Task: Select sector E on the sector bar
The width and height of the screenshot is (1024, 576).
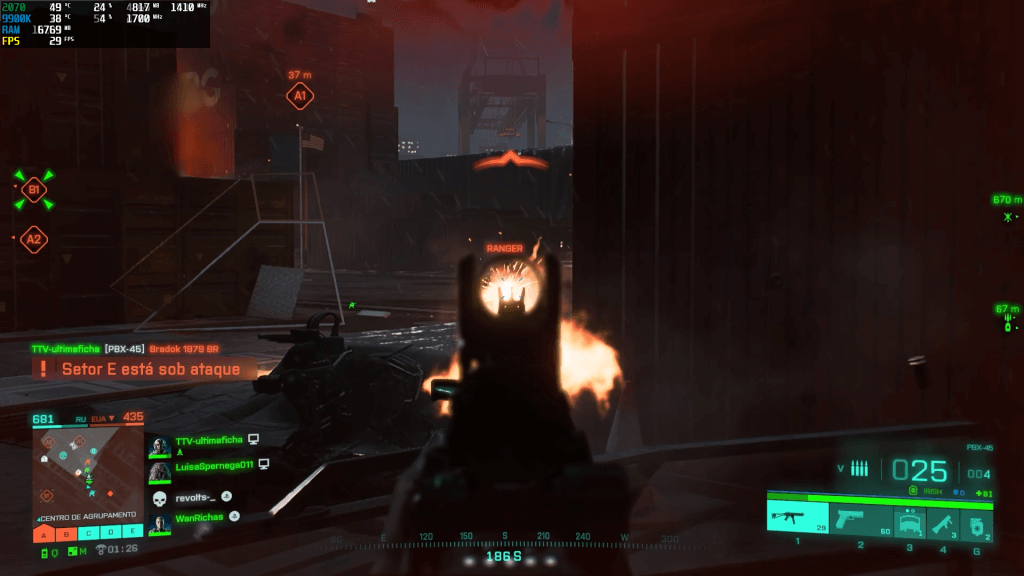Action: point(132,533)
